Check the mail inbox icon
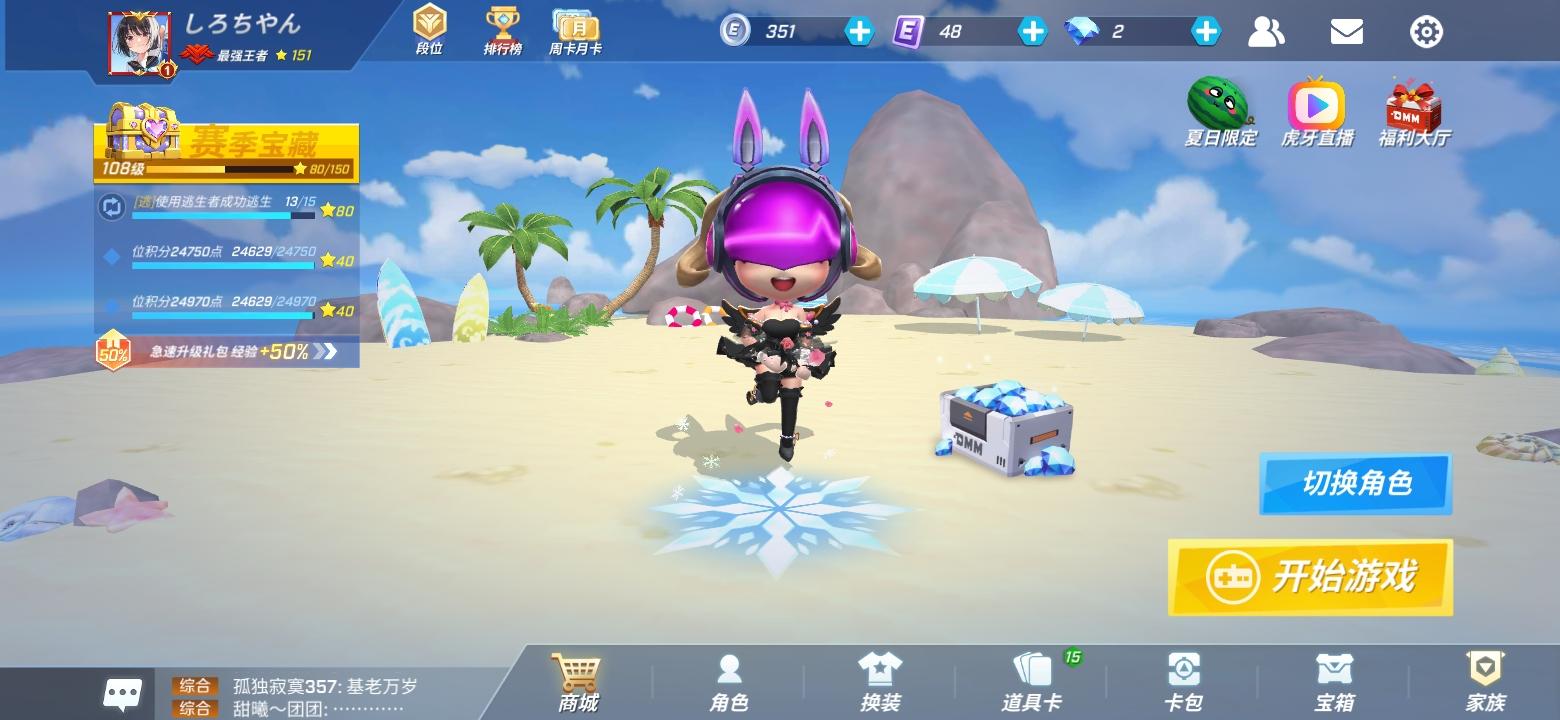This screenshot has width=1560, height=720. (1347, 31)
